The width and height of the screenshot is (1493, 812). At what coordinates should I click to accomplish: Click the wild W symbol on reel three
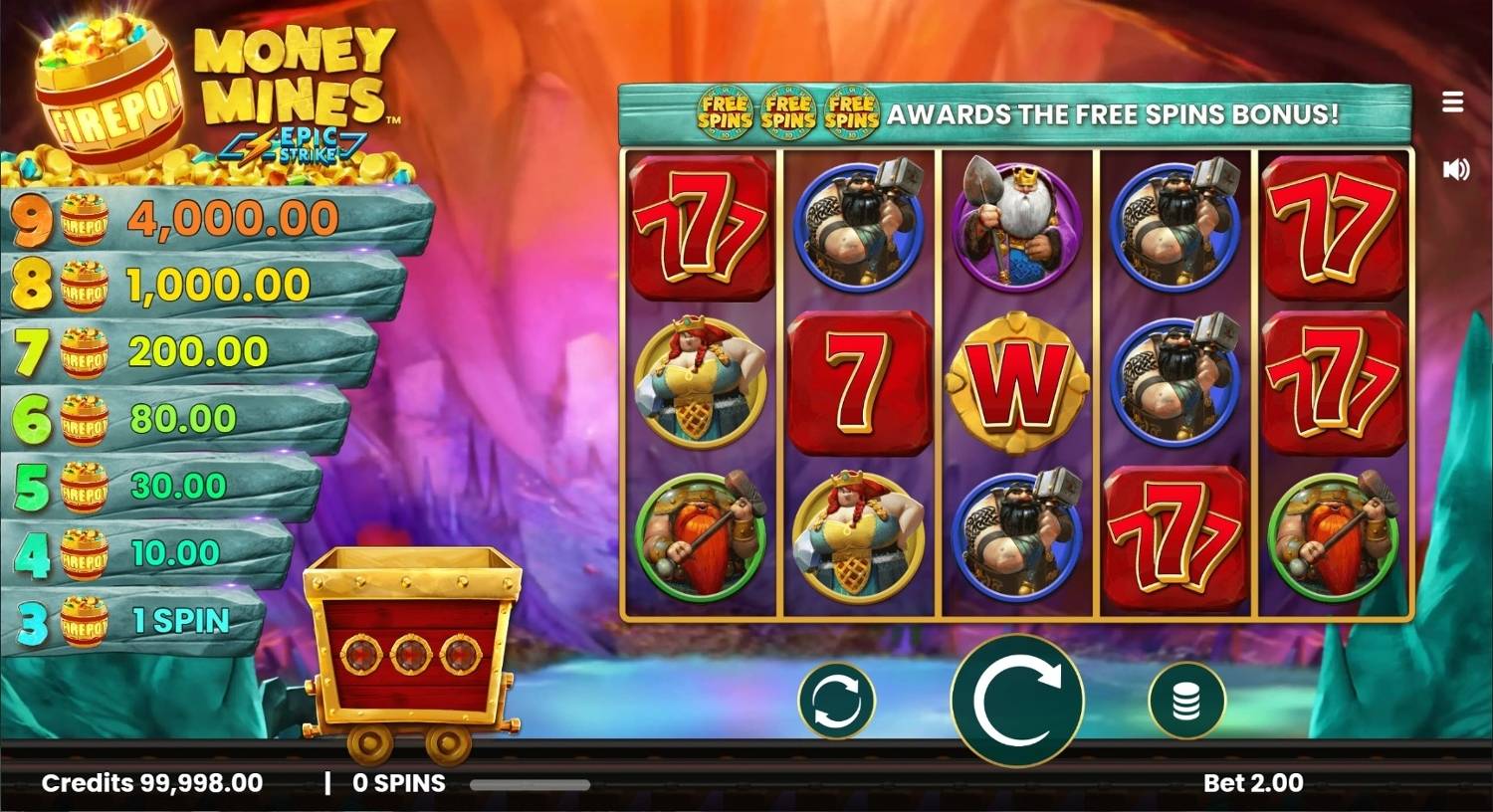click(x=1017, y=383)
